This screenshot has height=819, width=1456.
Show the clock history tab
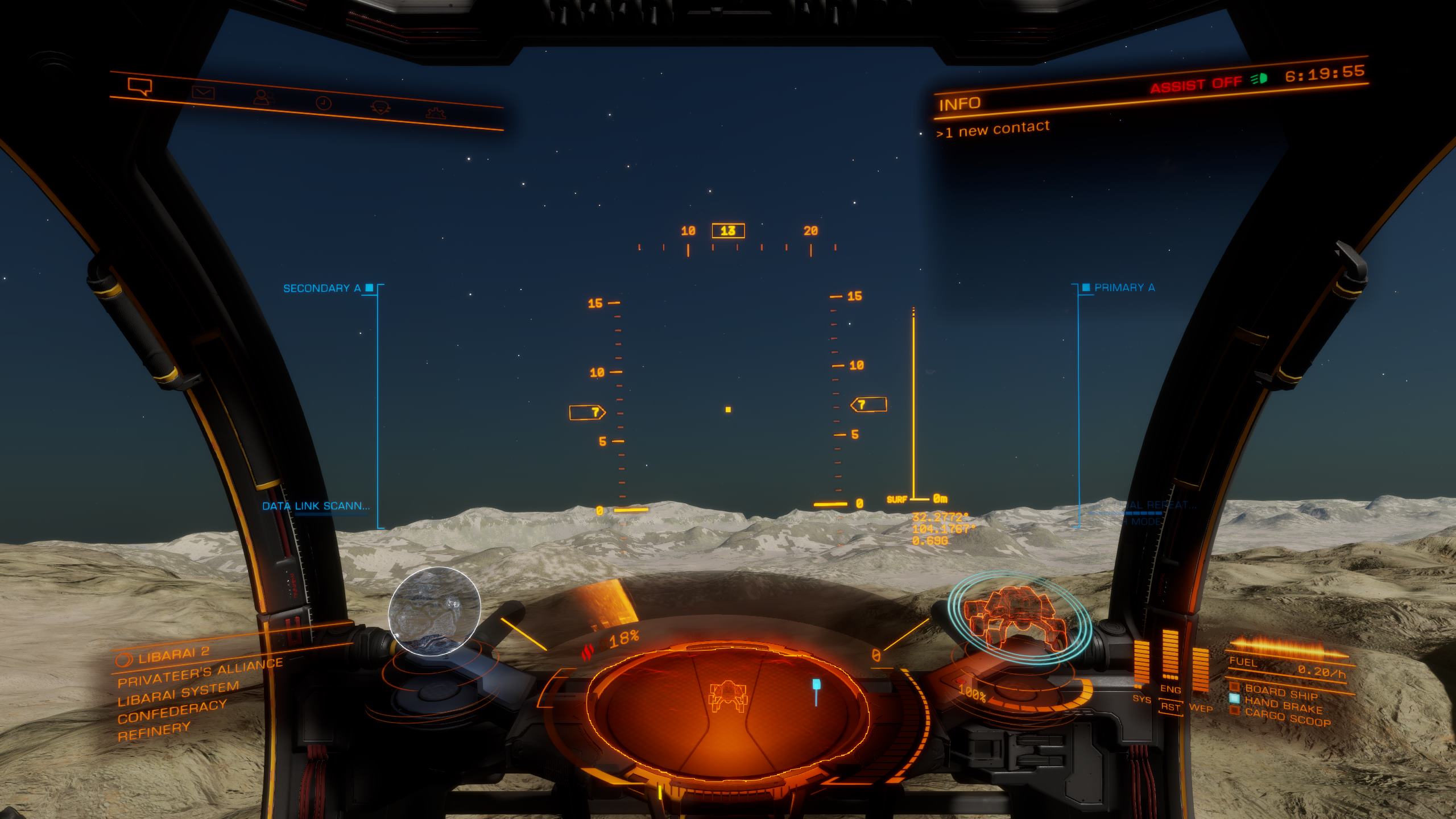pyautogui.click(x=323, y=103)
